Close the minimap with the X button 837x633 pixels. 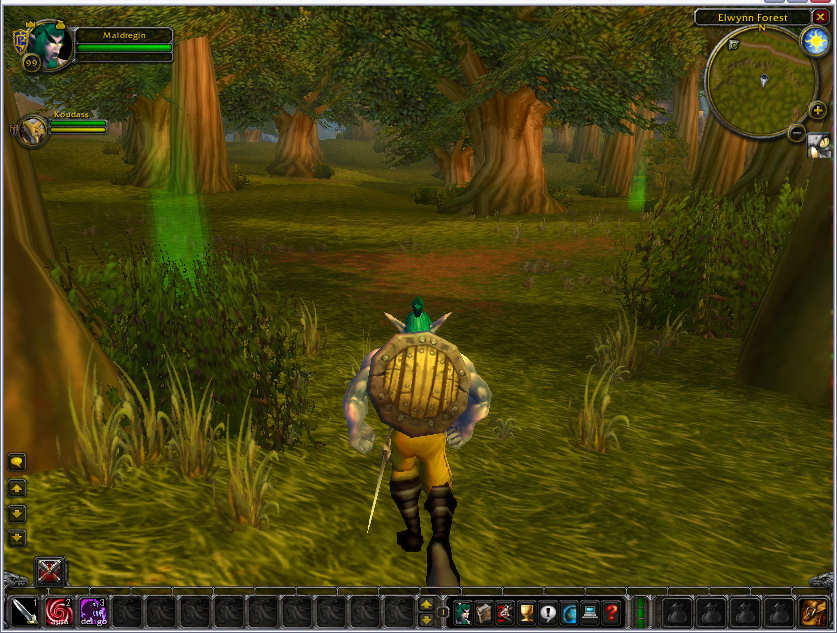tap(821, 17)
